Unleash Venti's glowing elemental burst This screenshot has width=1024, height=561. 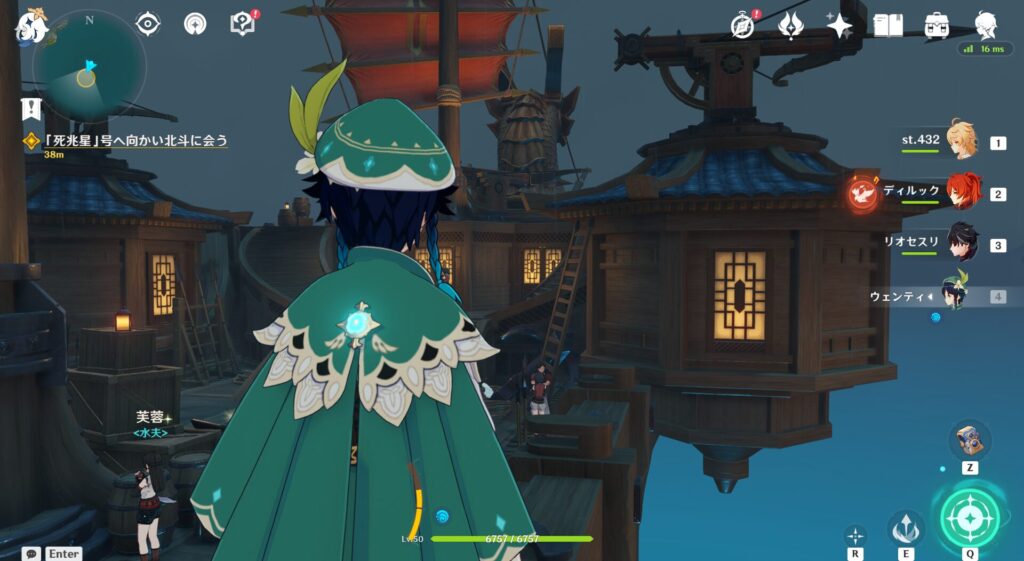coord(969,518)
